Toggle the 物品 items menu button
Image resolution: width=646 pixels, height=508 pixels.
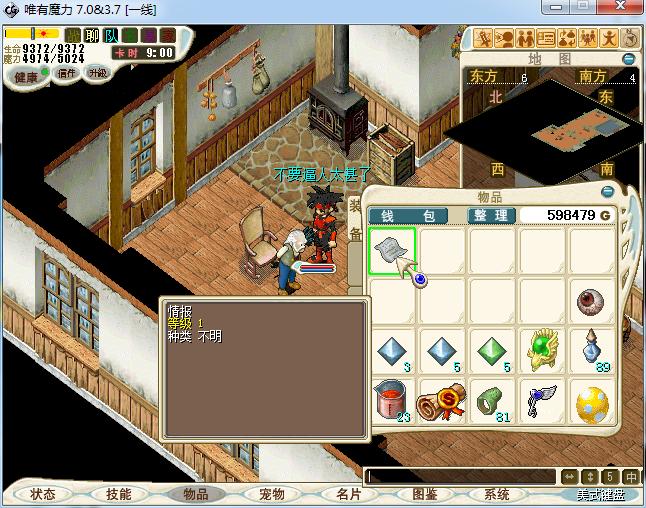pyautogui.click(x=195, y=494)
